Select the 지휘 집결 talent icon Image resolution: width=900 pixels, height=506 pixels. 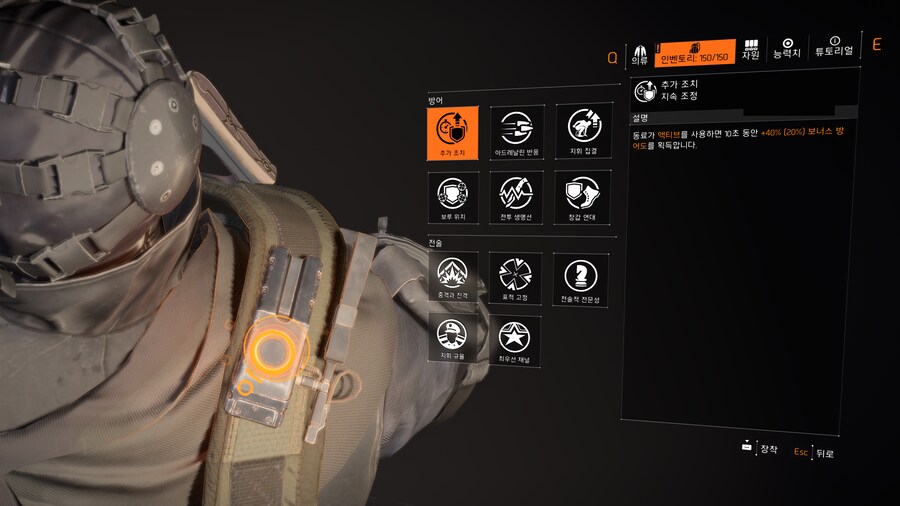[582, 132]
